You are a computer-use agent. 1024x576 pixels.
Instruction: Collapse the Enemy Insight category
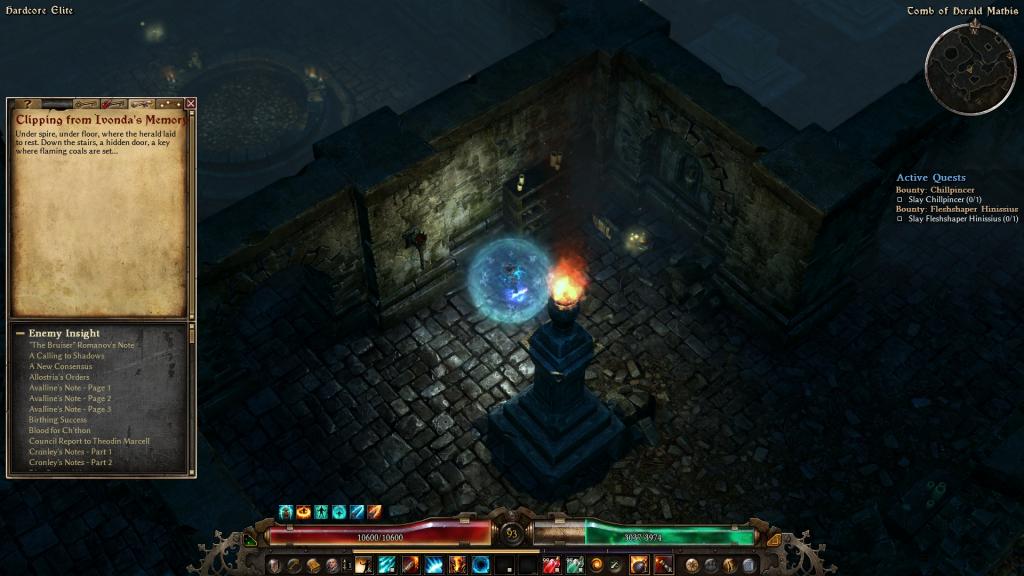[20, 333]
